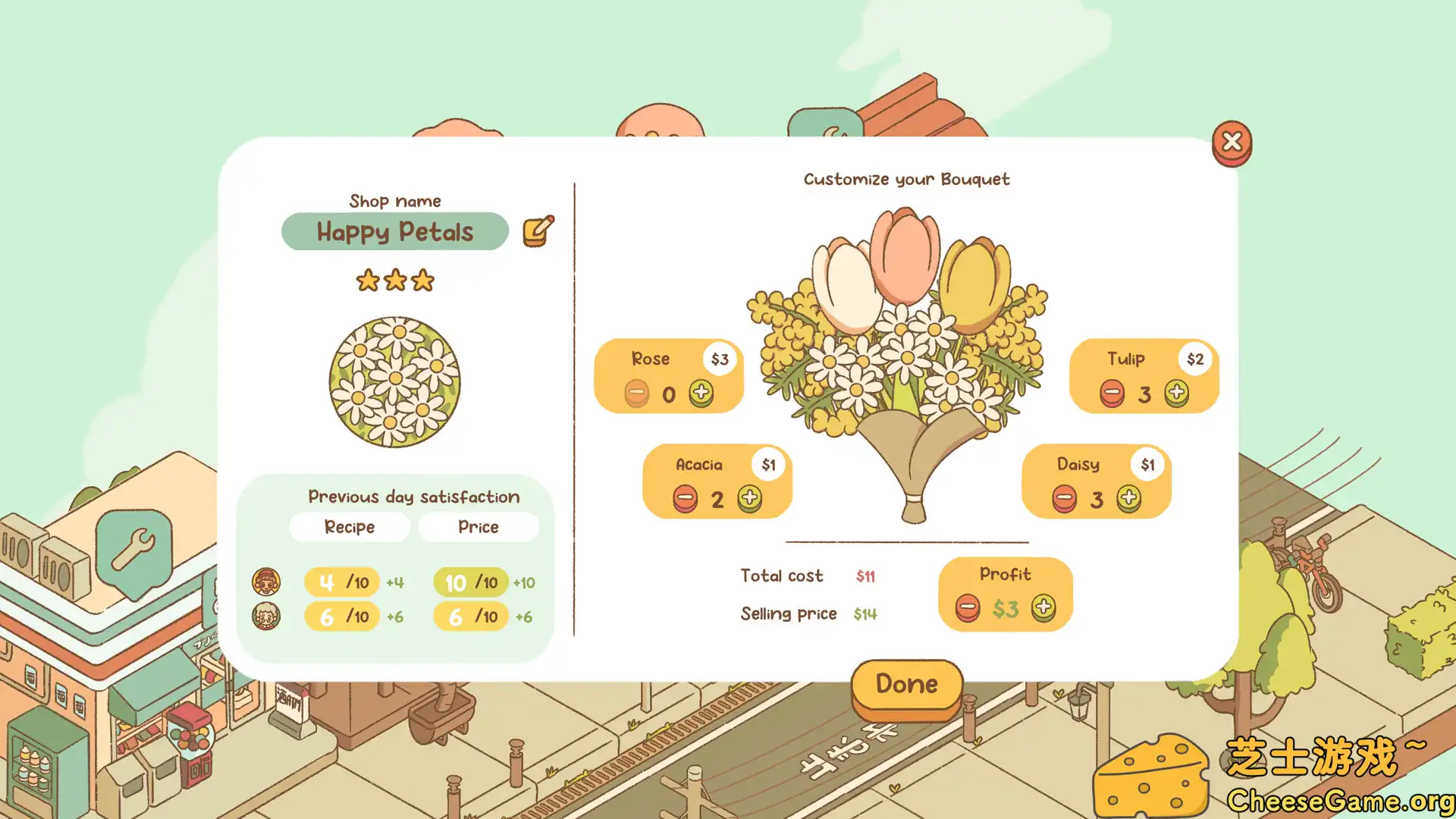Add another Acacia sprig

(749, 498)
